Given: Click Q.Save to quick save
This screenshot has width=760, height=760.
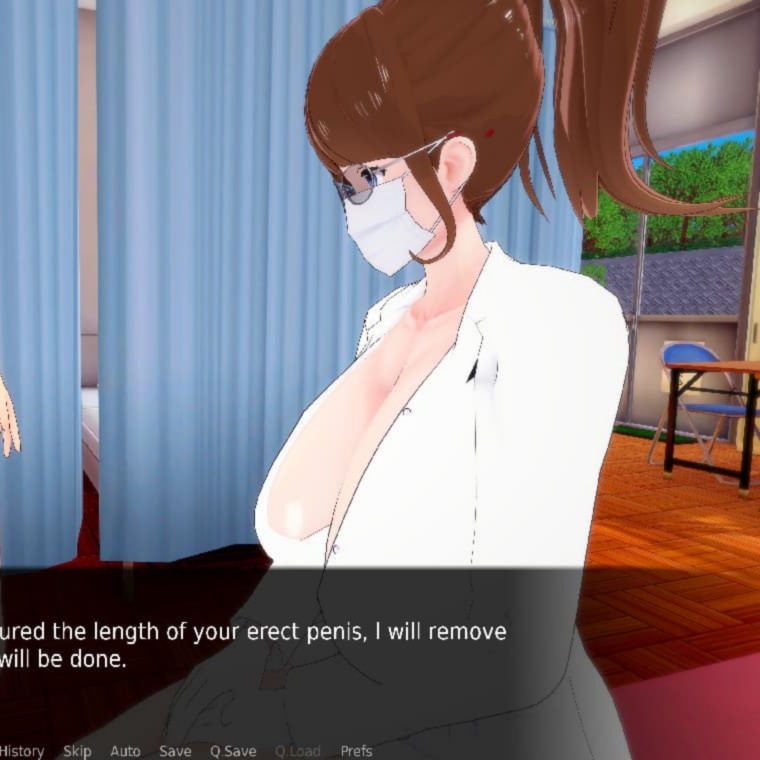Looking at the screenshot, I should click(233, 751).
